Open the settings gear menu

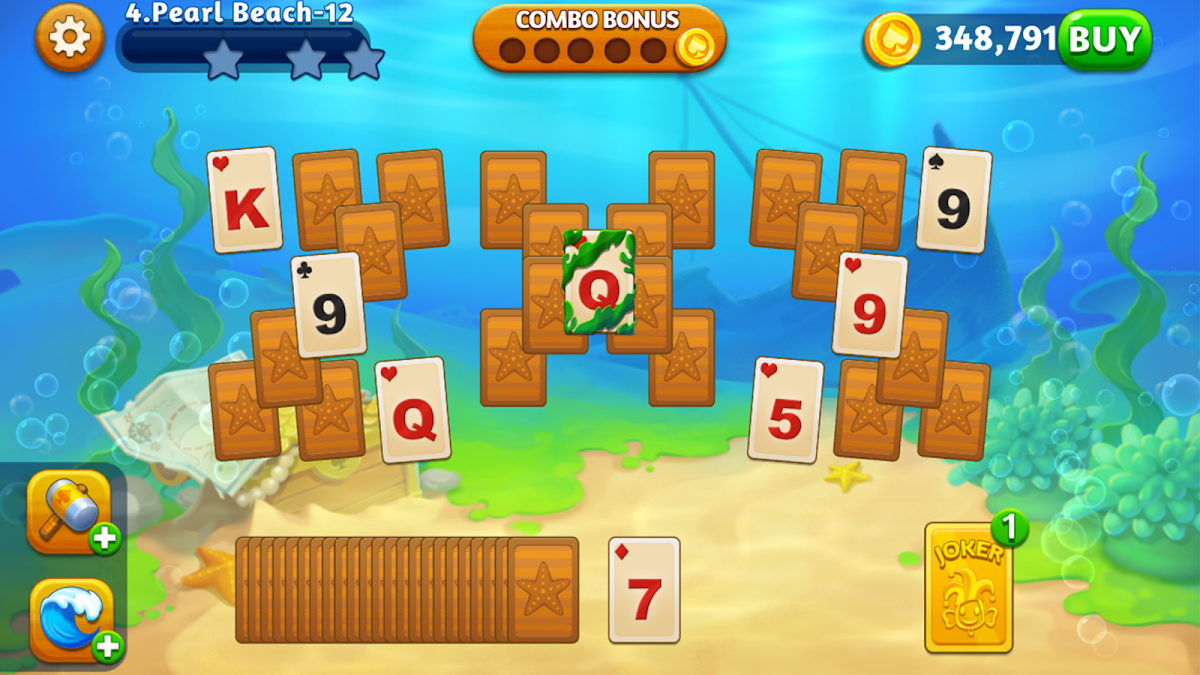pyautogui.click(x=69, y=38)
